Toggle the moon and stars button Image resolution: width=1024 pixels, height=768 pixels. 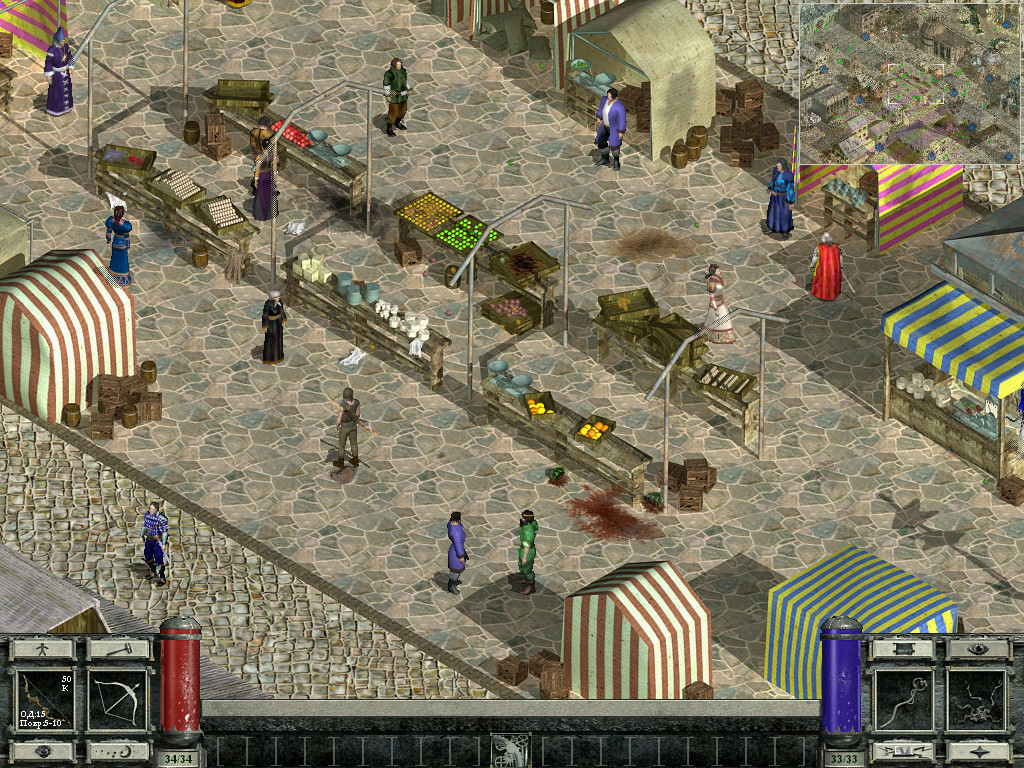(118, 751)
